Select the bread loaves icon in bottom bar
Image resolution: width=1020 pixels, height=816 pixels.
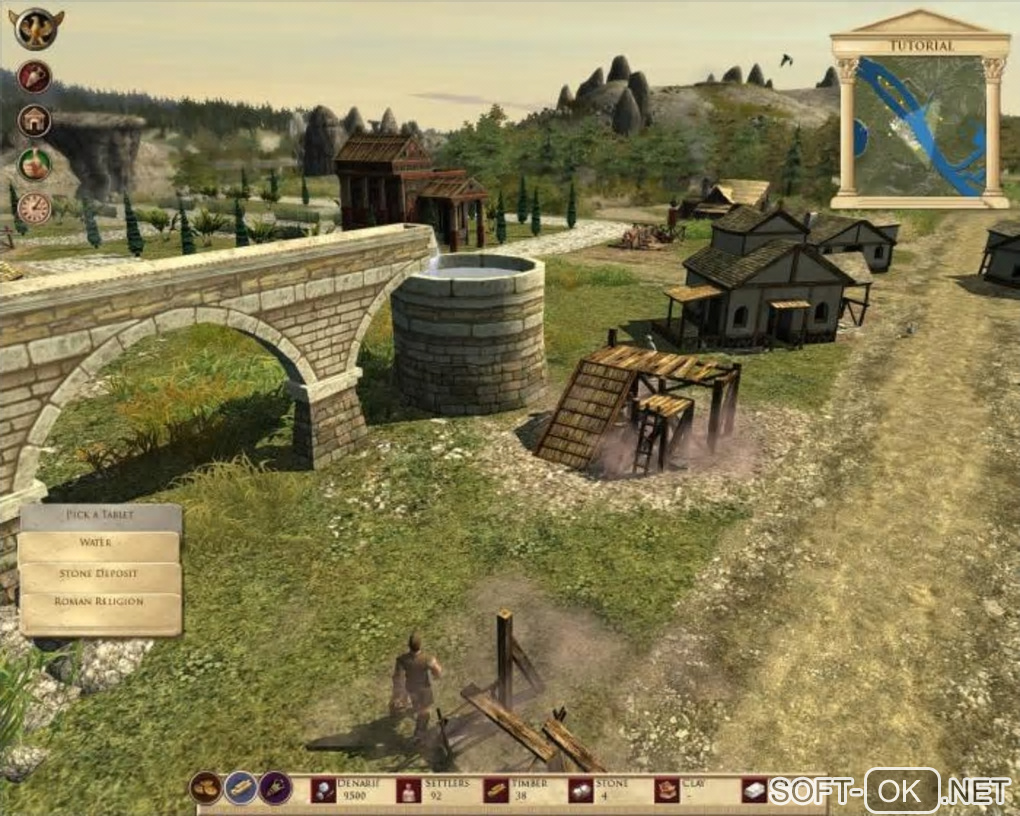click(206, 788)
